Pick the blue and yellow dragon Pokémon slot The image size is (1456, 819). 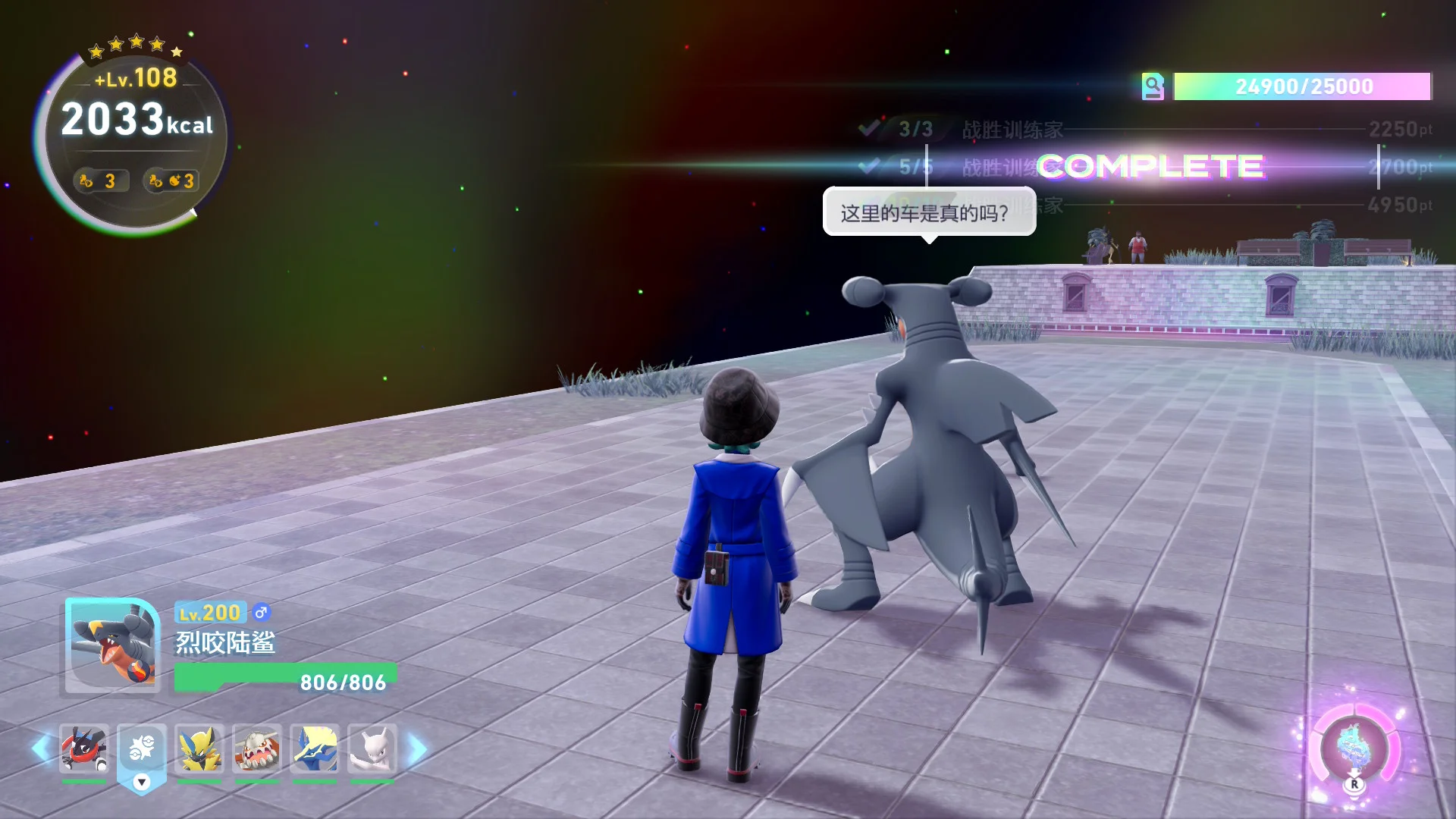315,749
